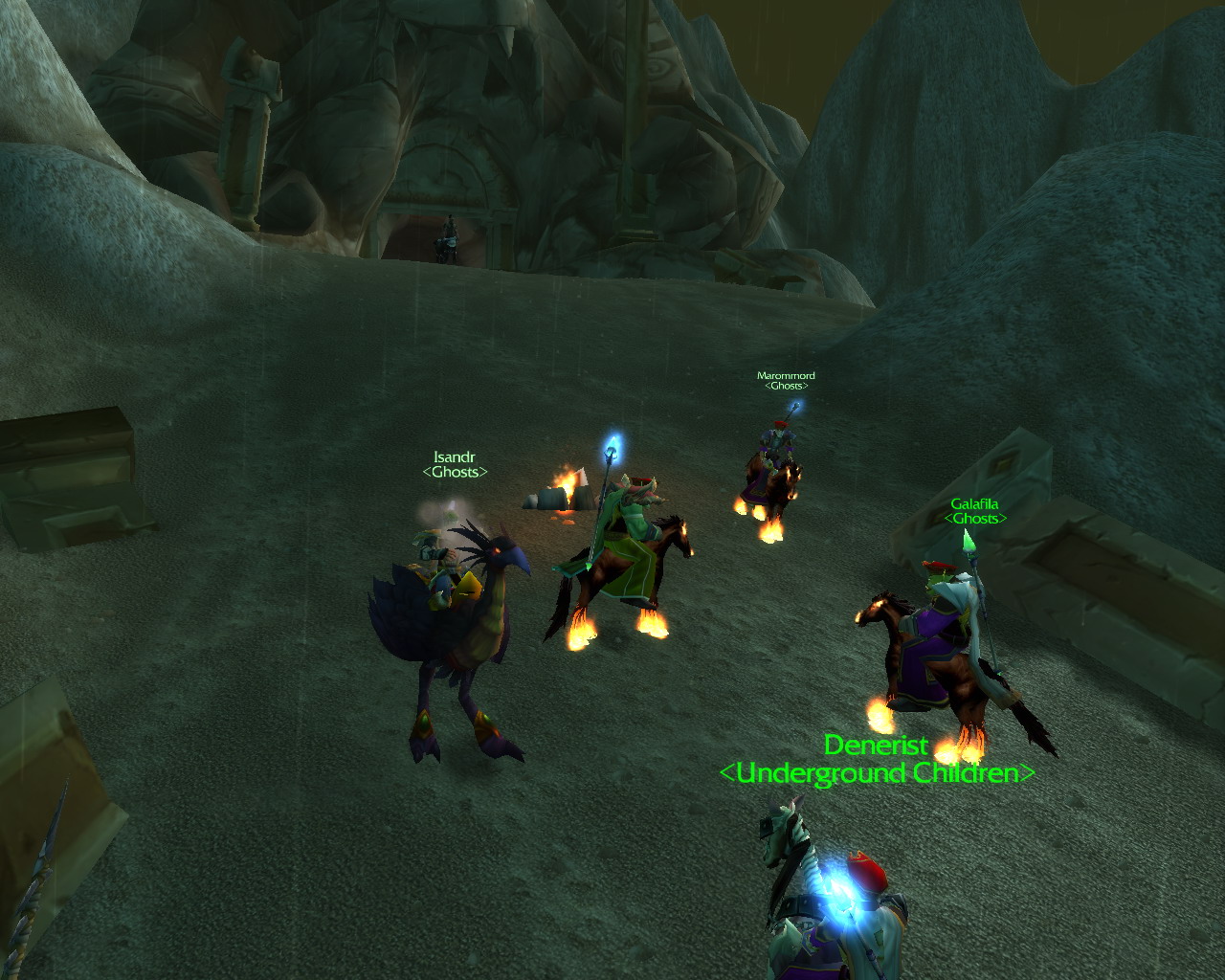The image size is (1225, 980).
Task: Select Isandr's name label
Action: coord(454,457)
